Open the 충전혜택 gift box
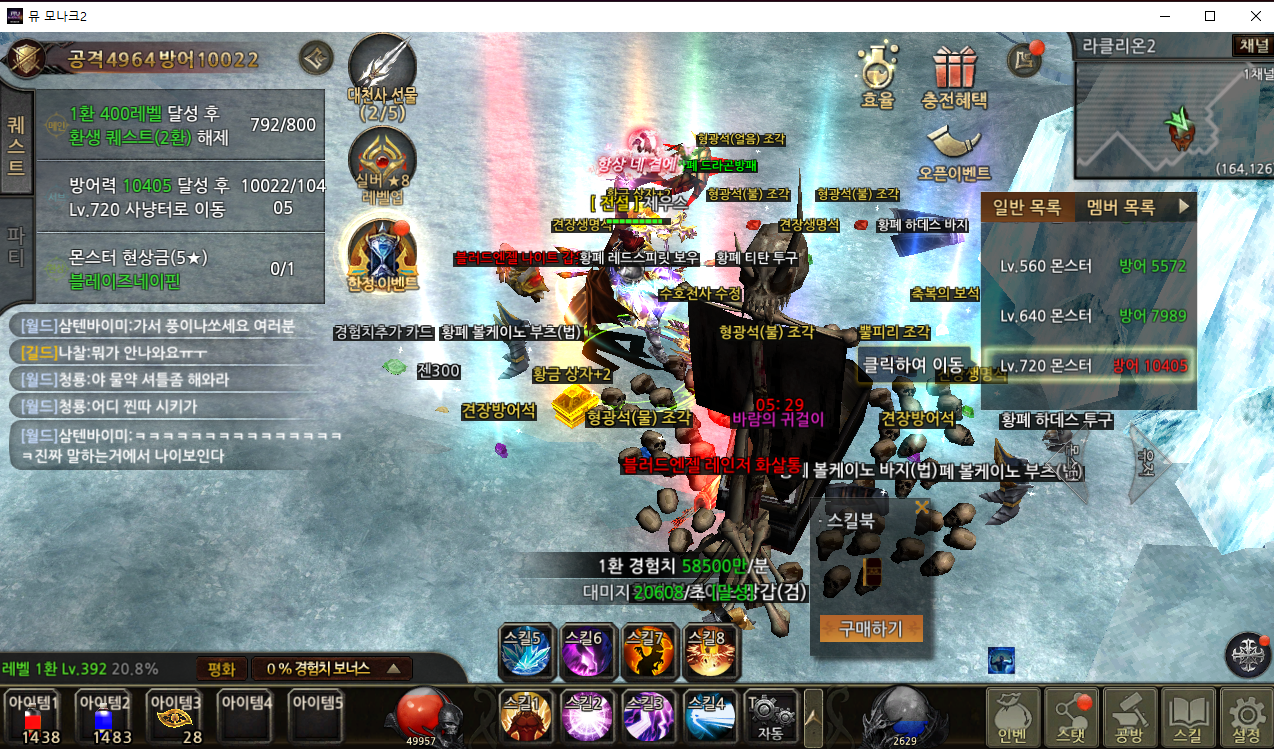This screenshot has height=749, width=1274. 953,75
